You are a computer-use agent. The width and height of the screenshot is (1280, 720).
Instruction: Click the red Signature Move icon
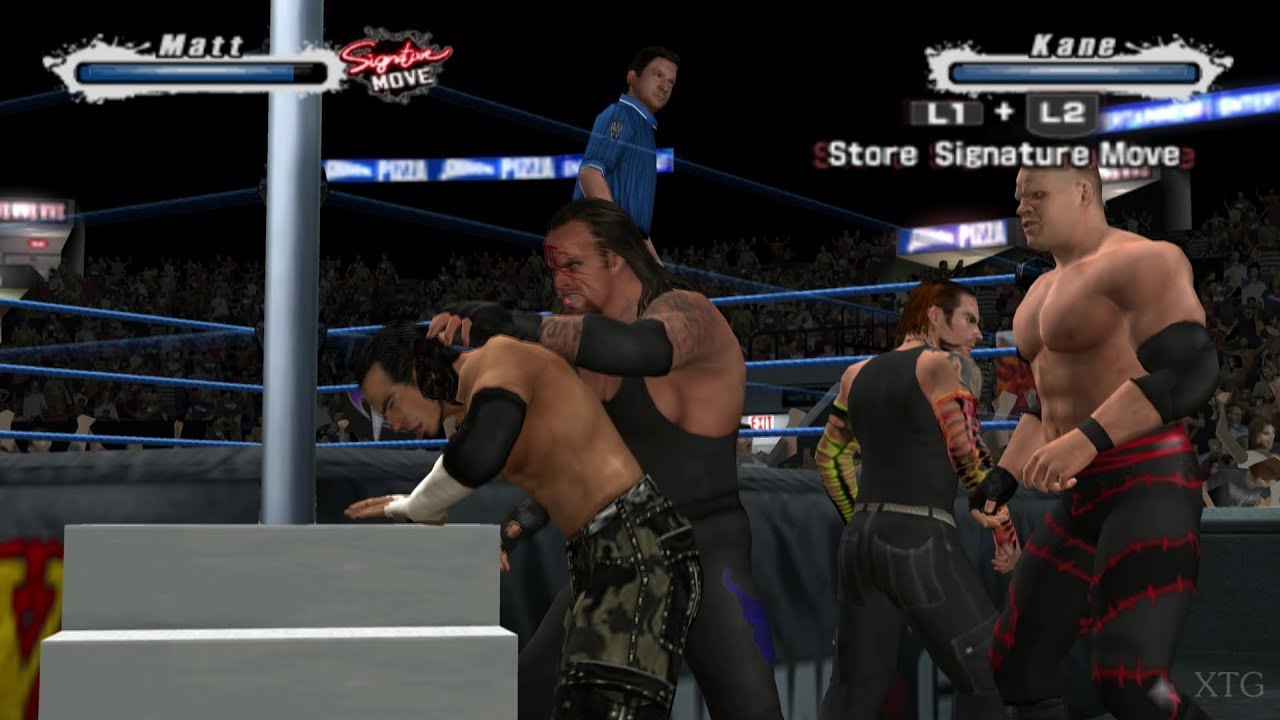(x=394, y=67)
